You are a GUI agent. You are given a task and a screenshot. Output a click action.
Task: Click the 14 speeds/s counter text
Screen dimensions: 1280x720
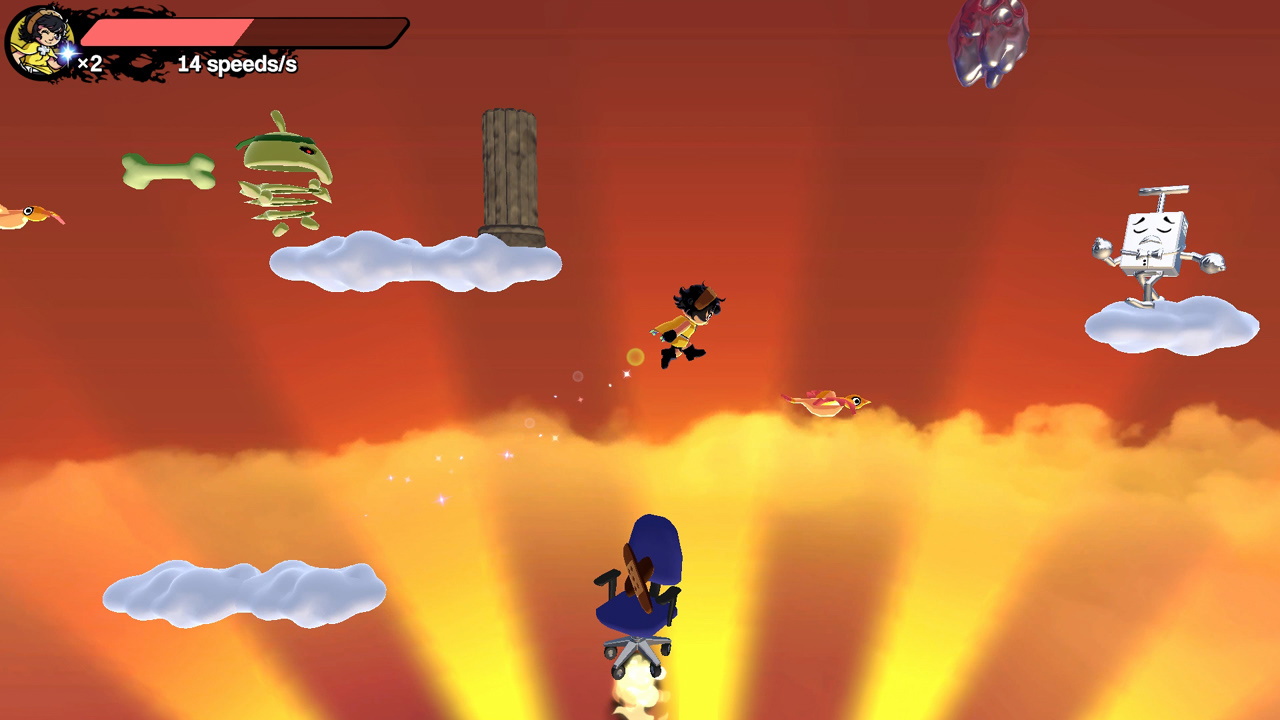click(237, 63)
